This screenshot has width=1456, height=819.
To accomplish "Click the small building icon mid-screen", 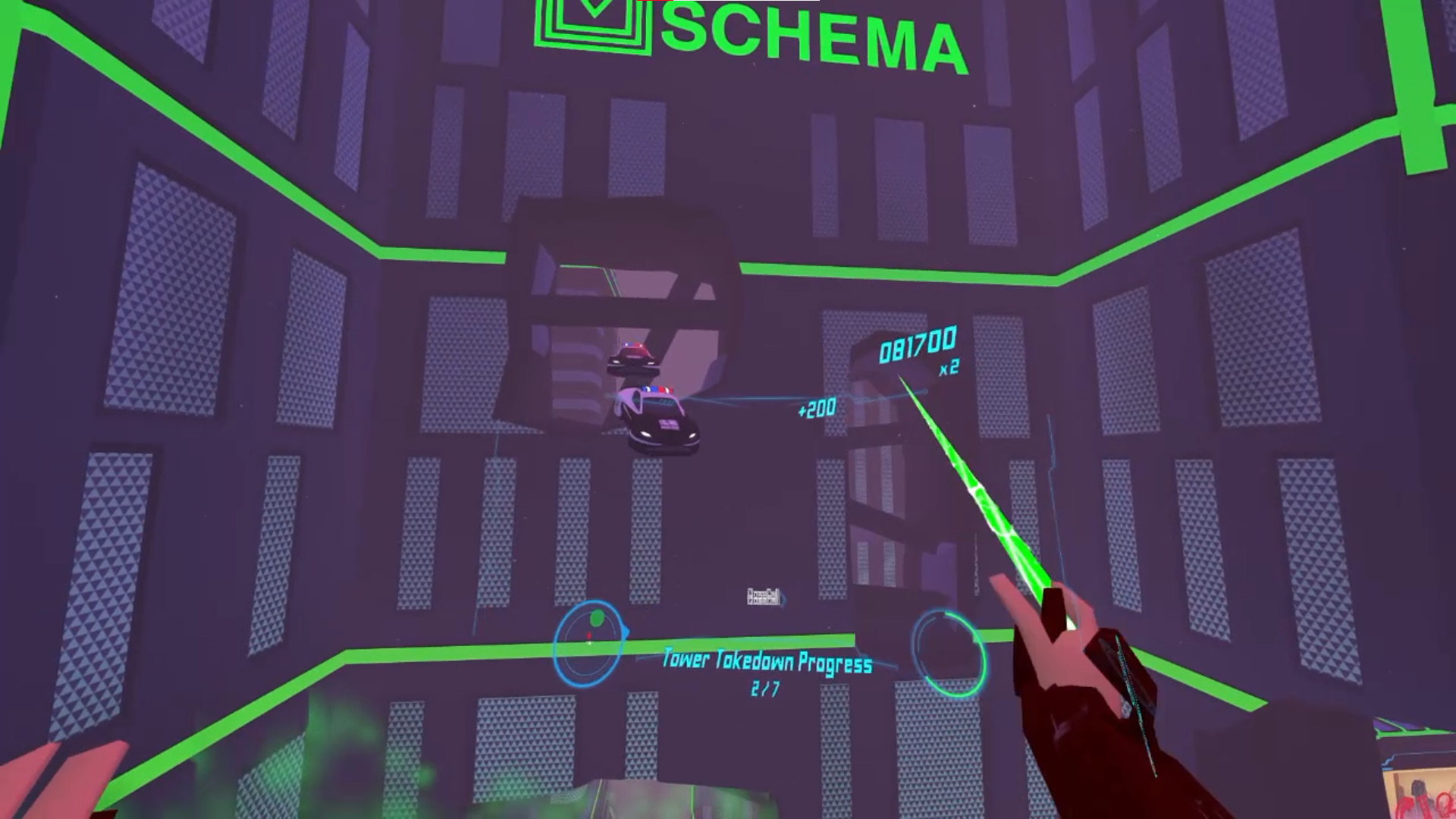I will click(762, 598).
